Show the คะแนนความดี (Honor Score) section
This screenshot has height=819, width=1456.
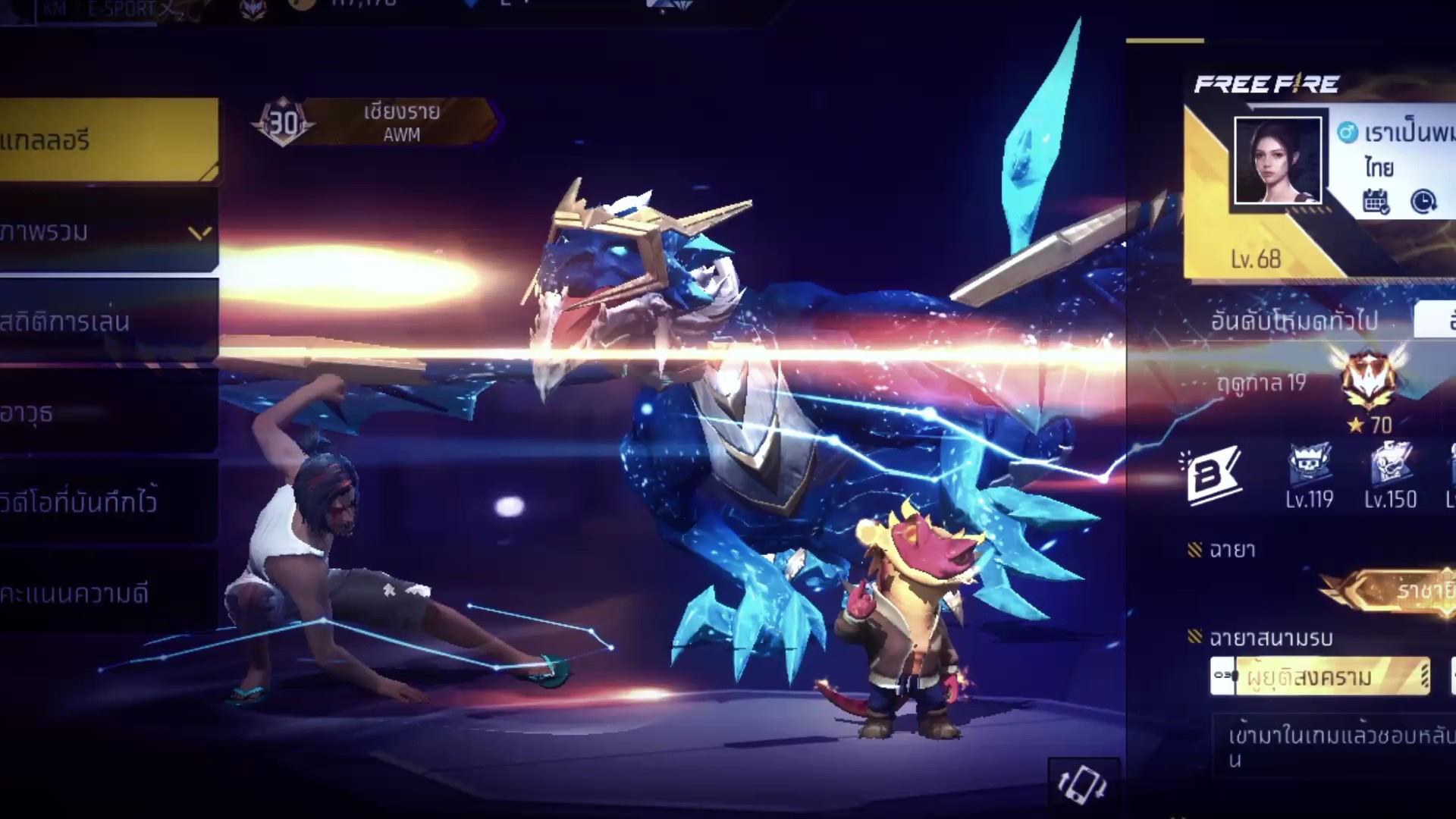click(x=106, y=593)
